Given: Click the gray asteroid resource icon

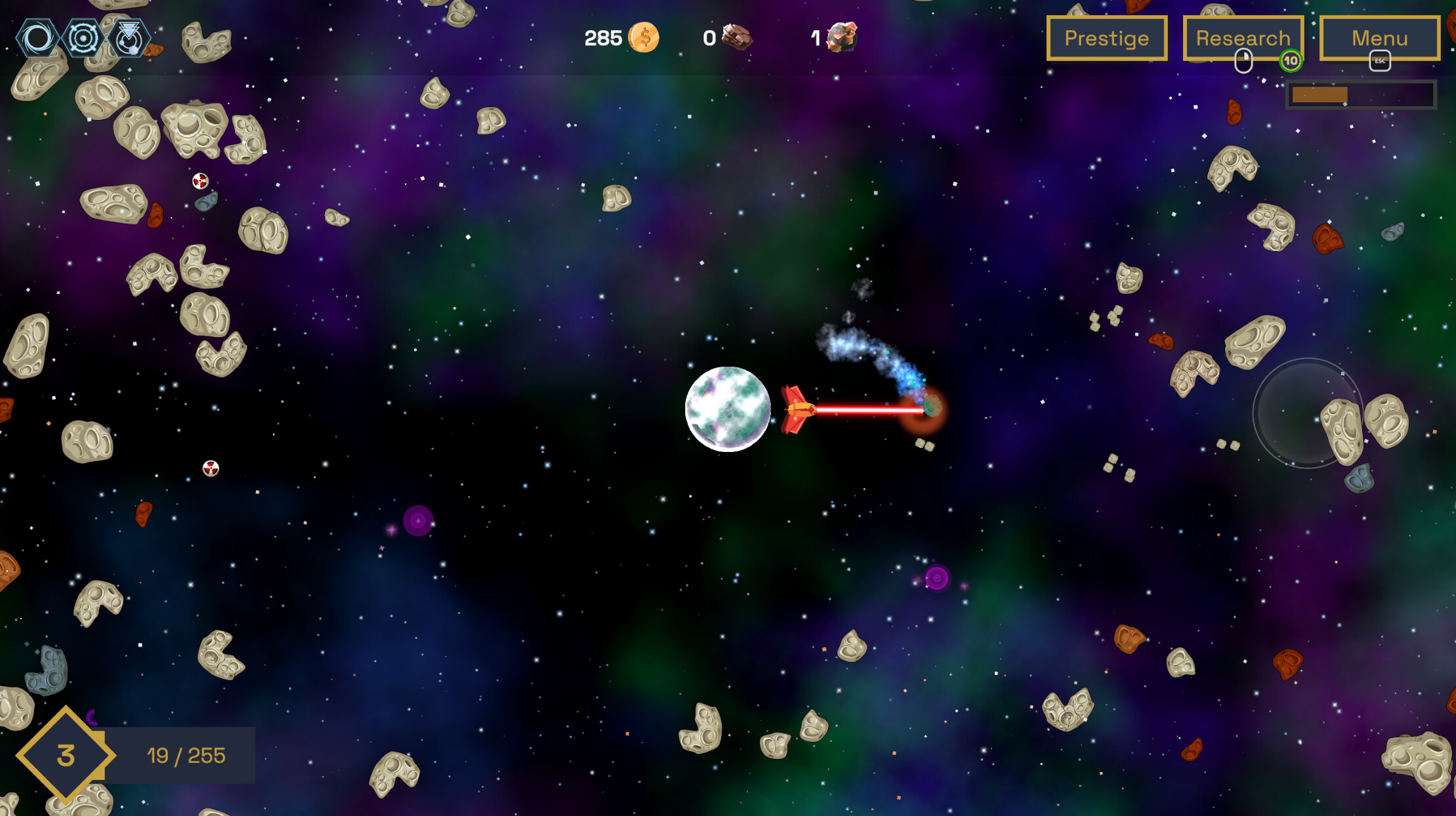Looking at the screenshot, I should (x=843, y=37).
